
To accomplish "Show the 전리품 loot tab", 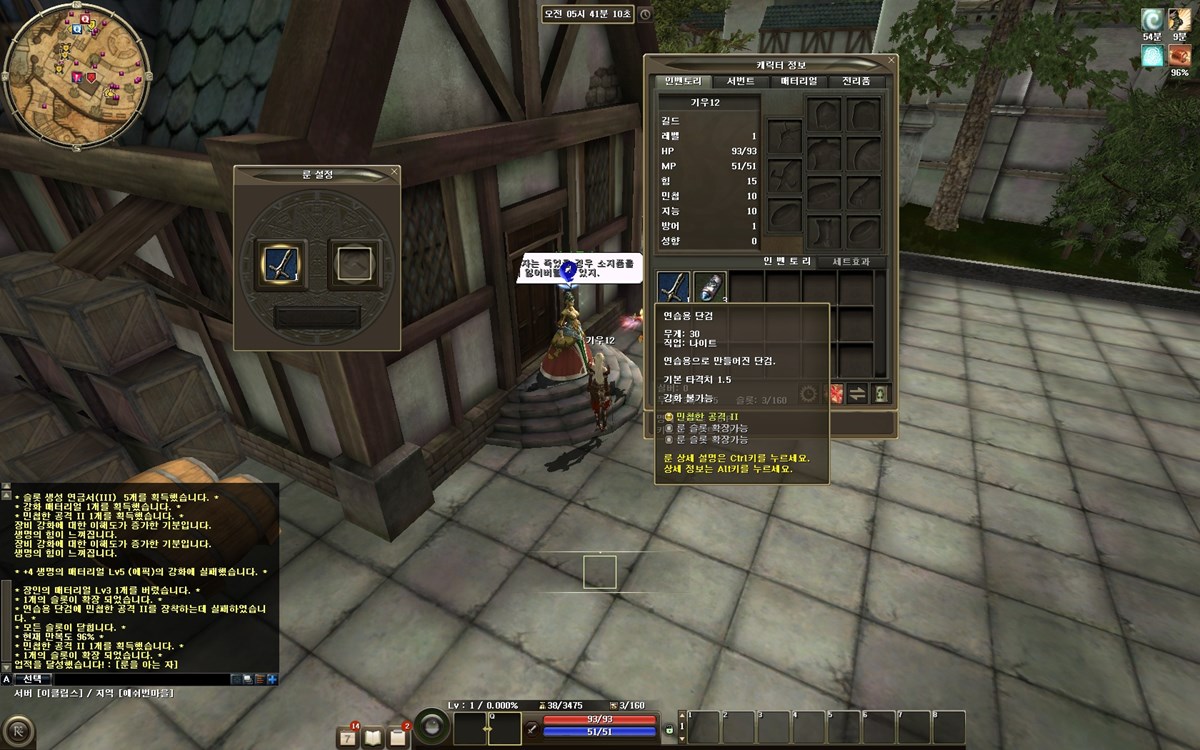I will [856, 81].
